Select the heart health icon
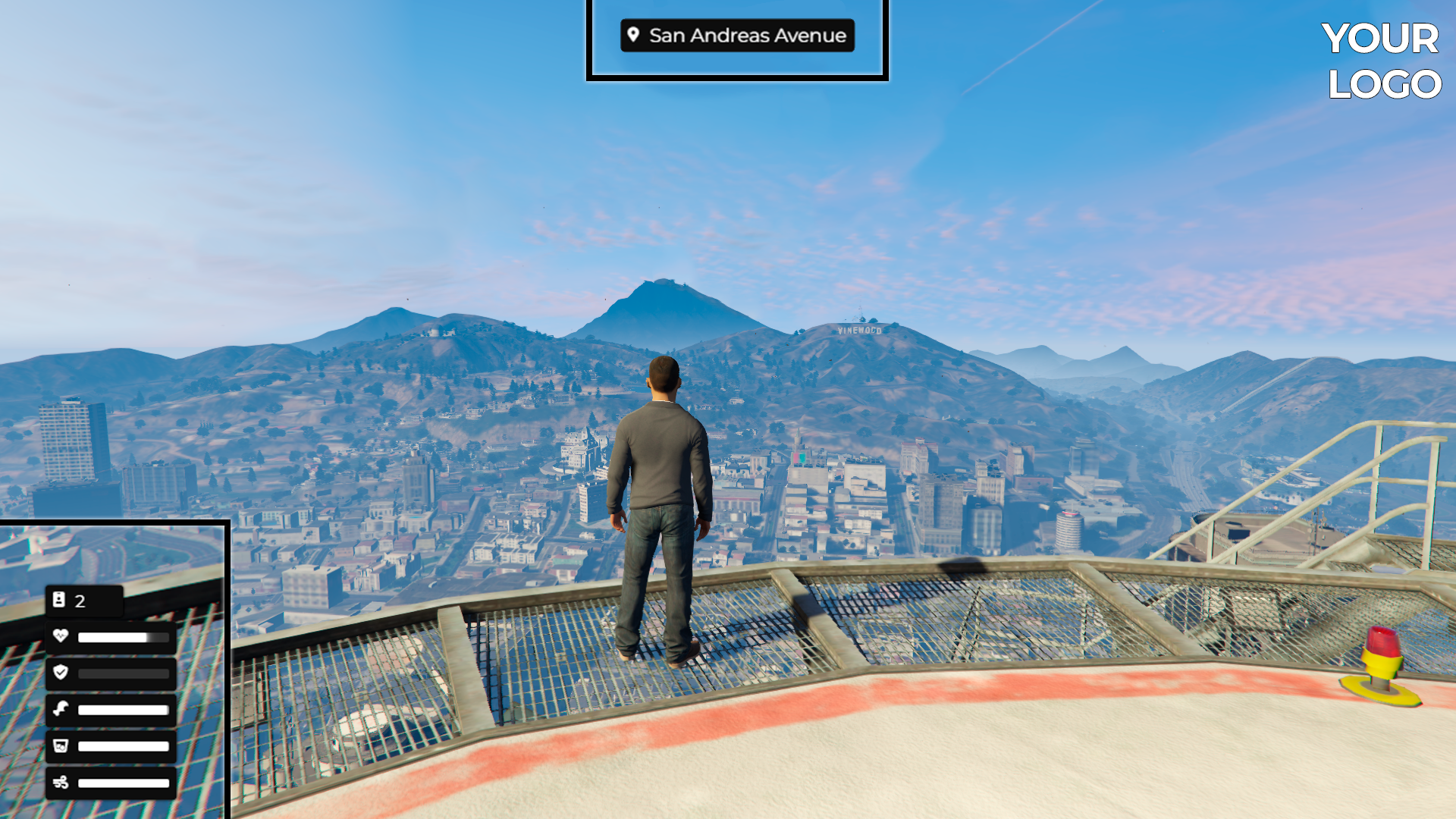 [61, 636]
